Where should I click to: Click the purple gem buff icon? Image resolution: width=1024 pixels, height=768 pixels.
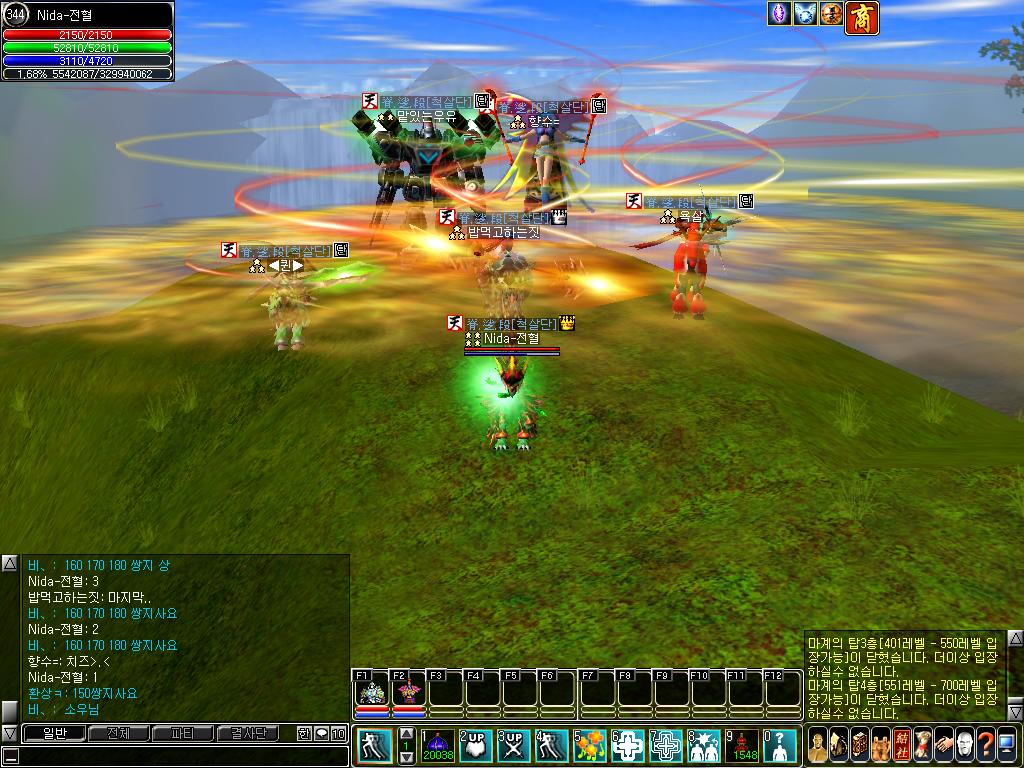(779, 13)
